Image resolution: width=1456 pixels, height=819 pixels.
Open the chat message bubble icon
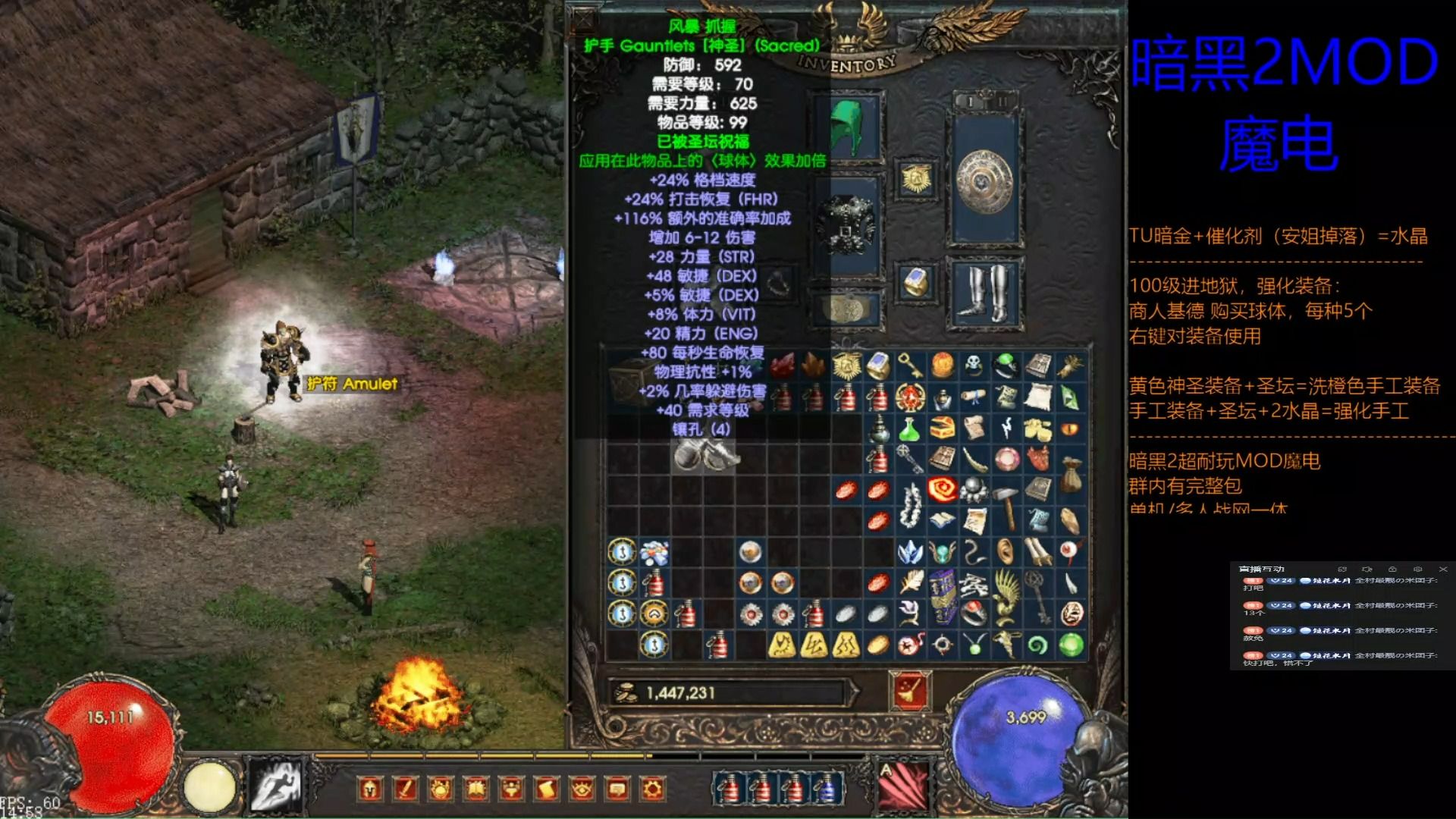coord(618,789)
